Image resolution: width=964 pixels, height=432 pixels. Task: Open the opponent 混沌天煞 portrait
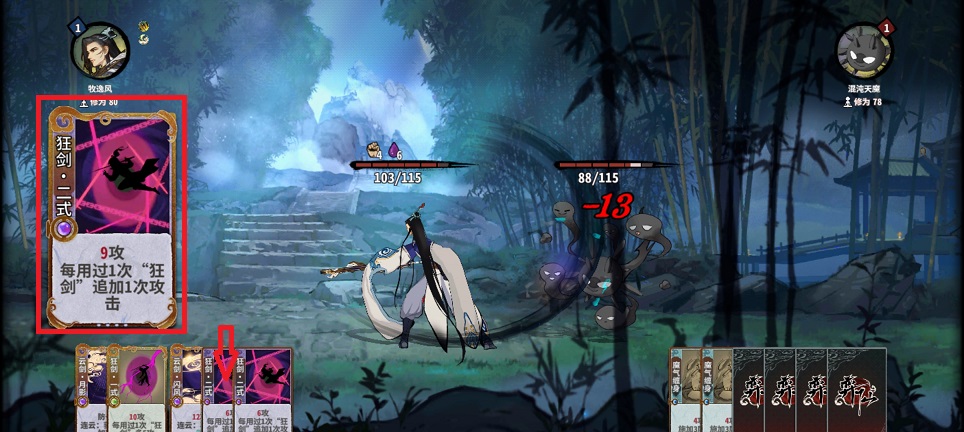pos(863,52)
